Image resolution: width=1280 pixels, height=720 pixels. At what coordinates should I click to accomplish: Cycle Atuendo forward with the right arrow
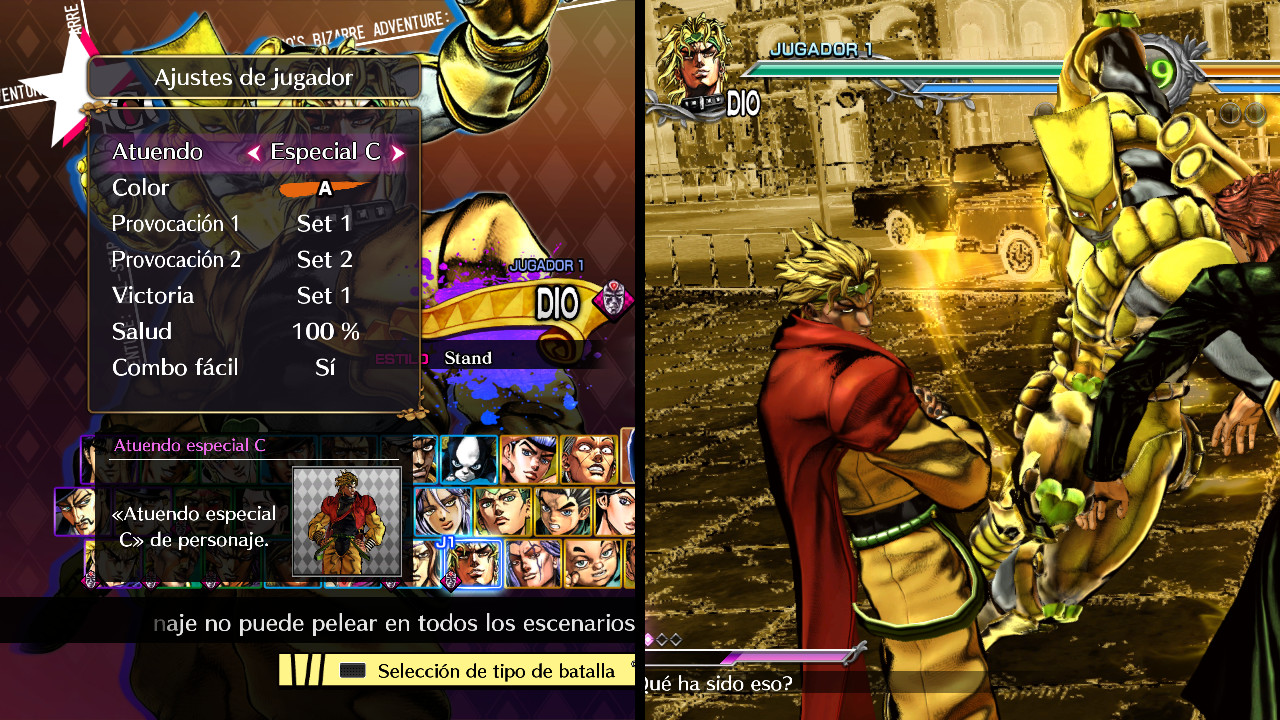coord(398,151)
